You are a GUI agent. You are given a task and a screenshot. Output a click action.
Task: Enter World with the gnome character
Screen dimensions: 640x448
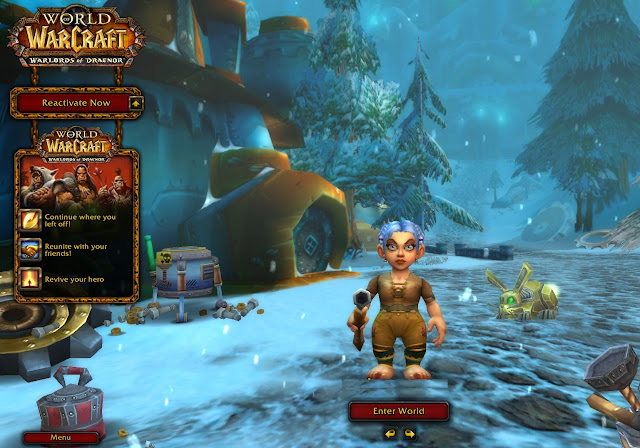point(400,410)
